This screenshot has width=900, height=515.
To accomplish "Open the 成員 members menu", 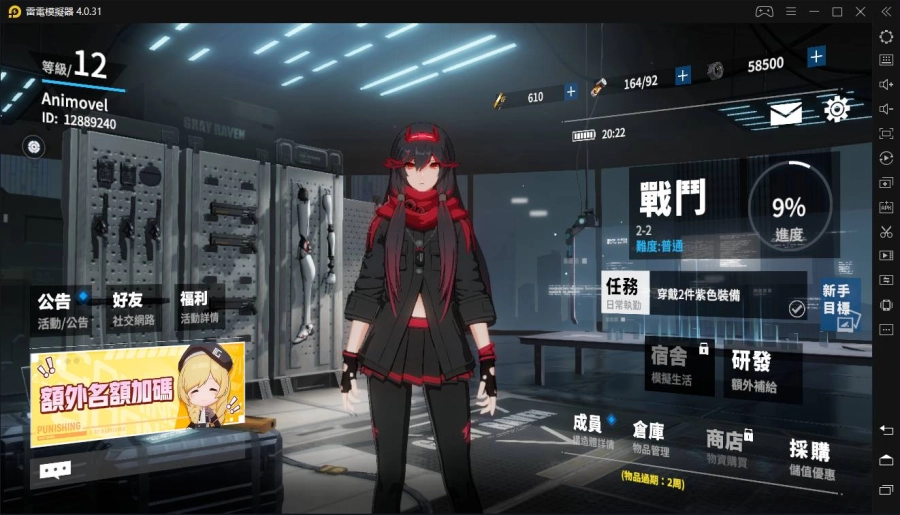I will click(592, 430).
